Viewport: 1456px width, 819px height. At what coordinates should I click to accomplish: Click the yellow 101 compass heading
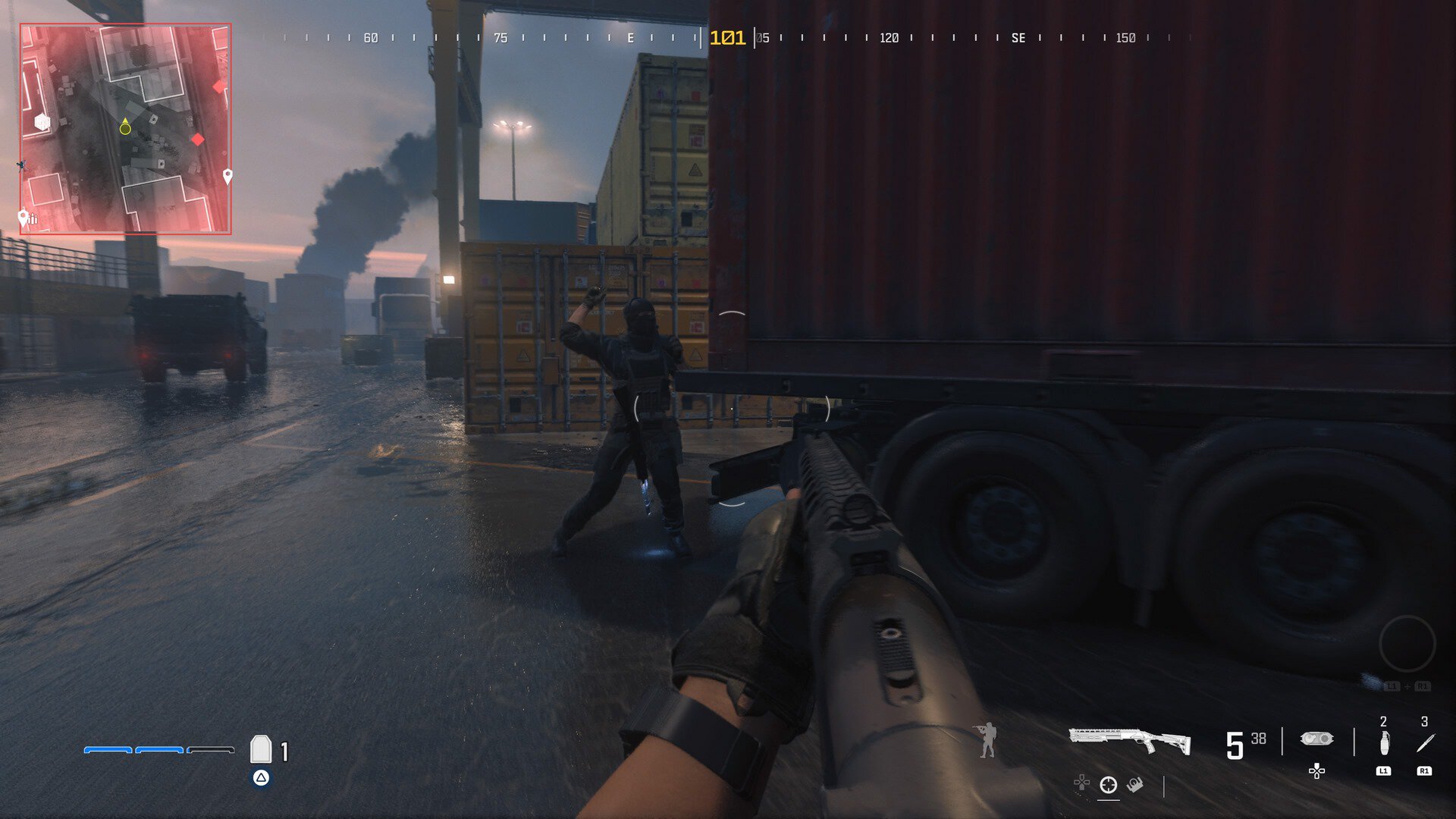click(727, 38)
